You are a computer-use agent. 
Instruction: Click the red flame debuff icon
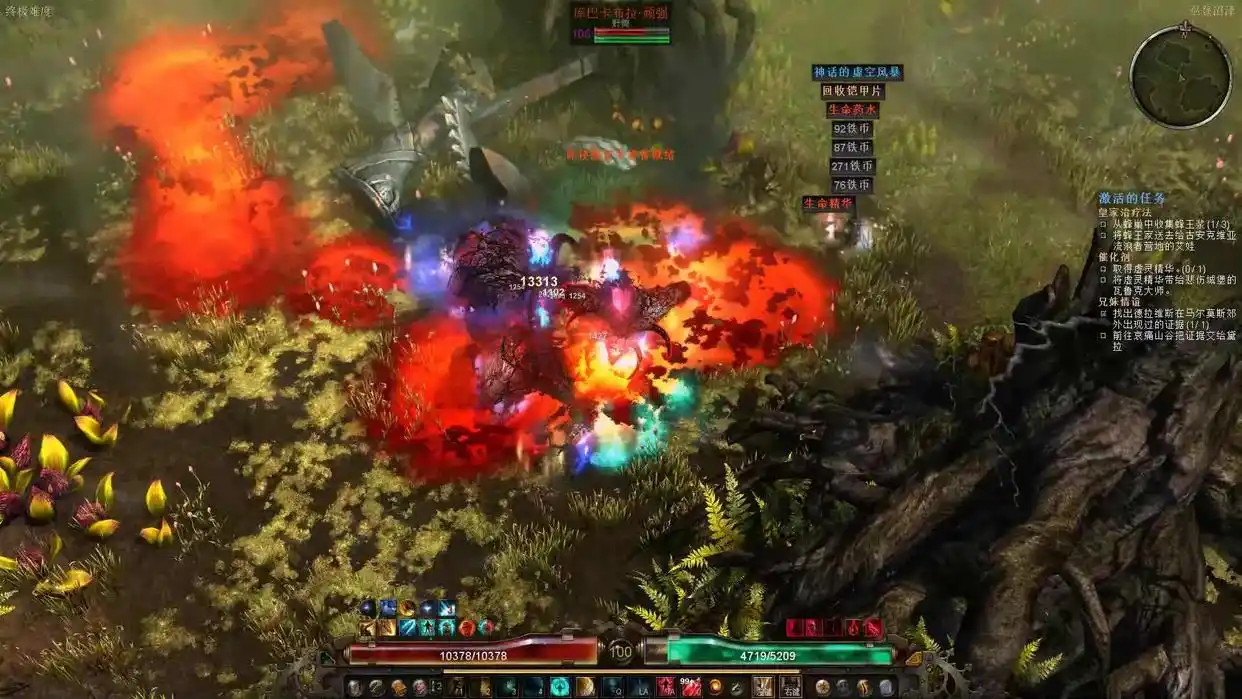[853, 628]
